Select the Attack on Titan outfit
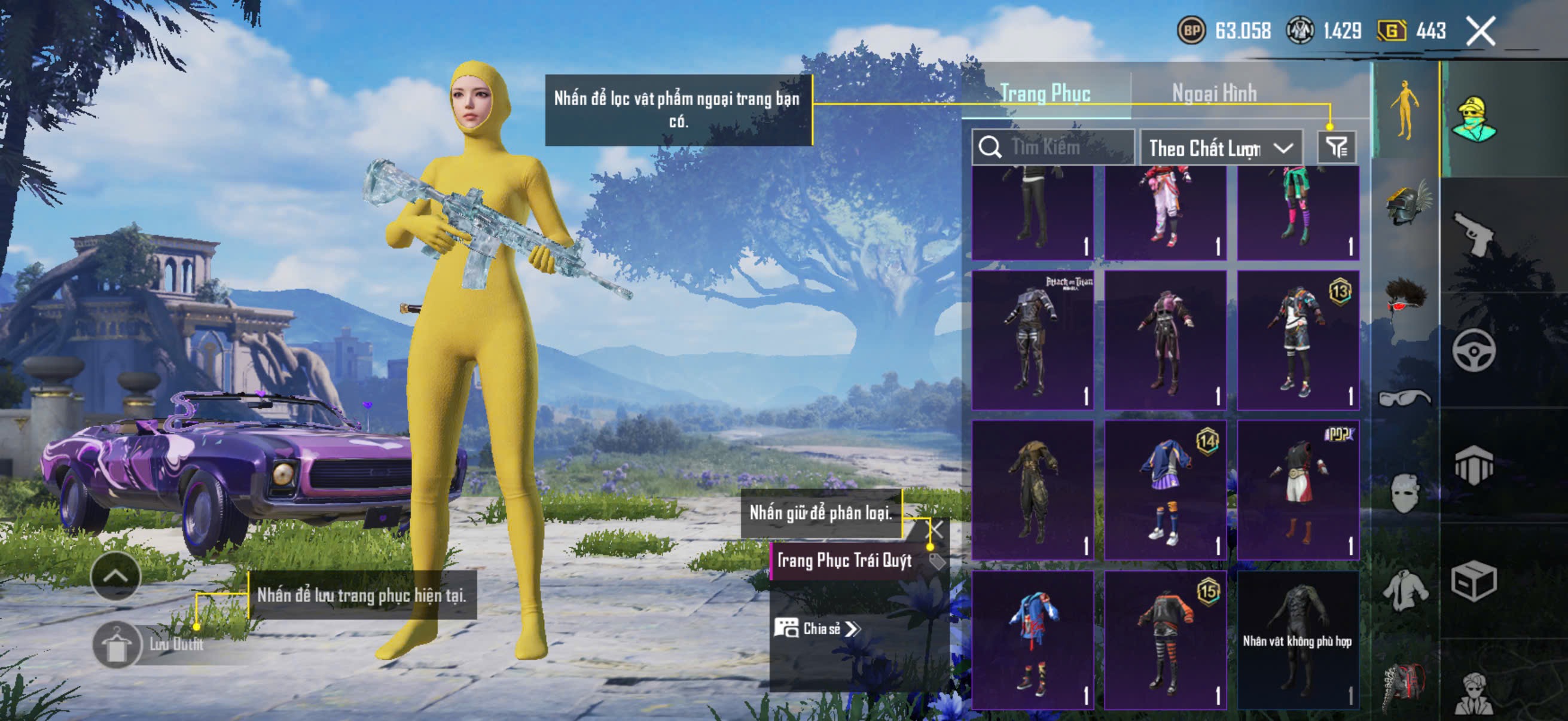Viewport: 1568px width, 721px height. click(x=1032, y=340)
